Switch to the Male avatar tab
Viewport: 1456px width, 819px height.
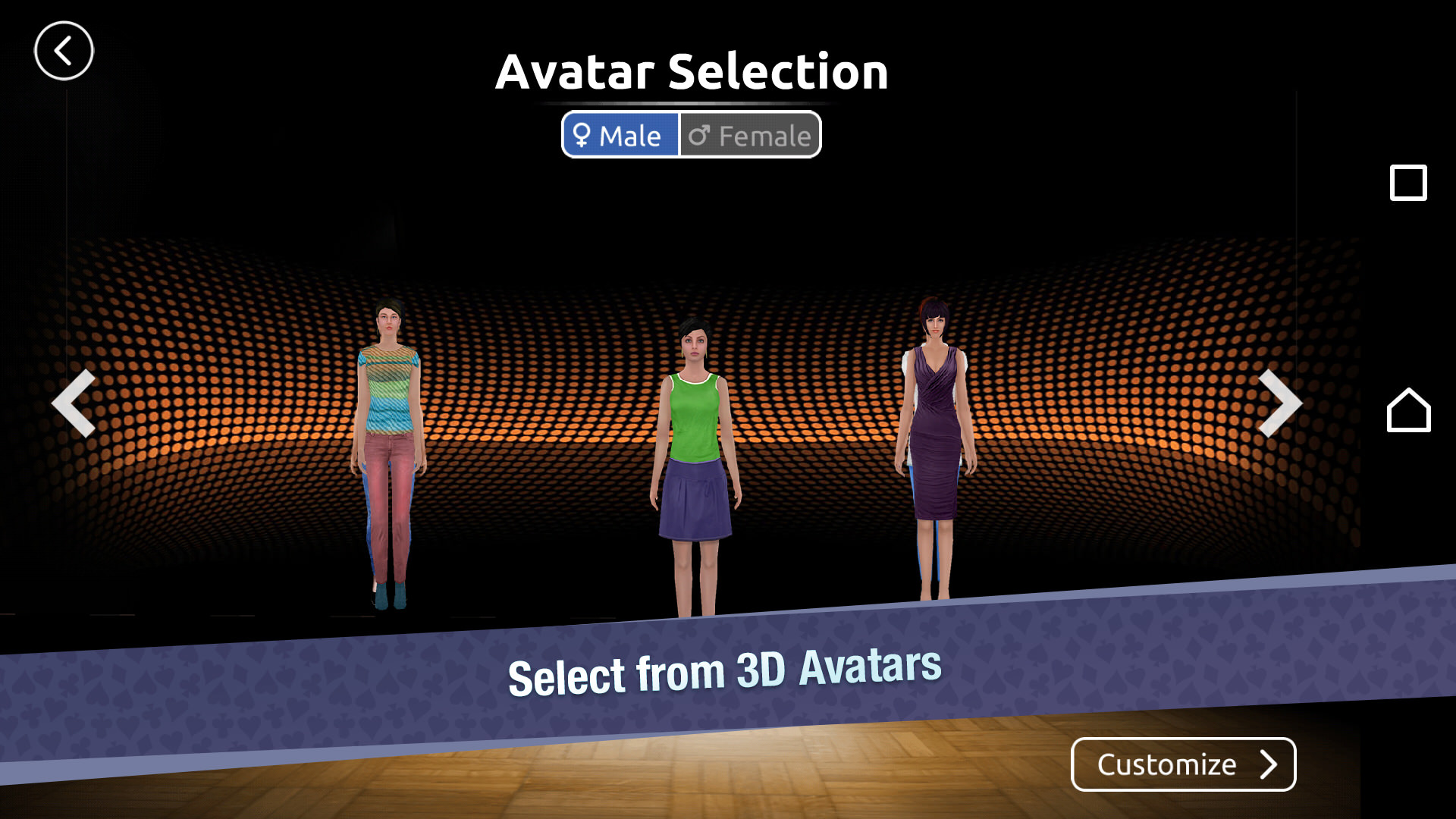[x=620, y=135]
